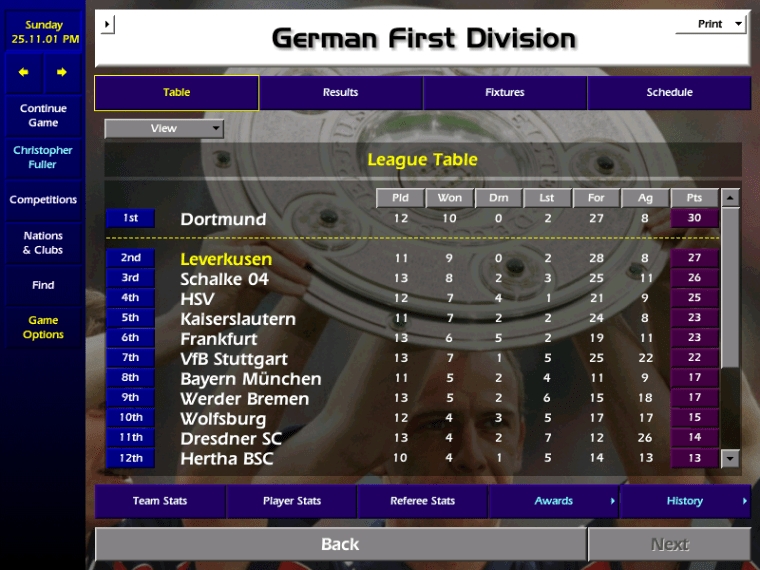Open the Fixtures tab
The image size is (760, 570).
[504, 93]
